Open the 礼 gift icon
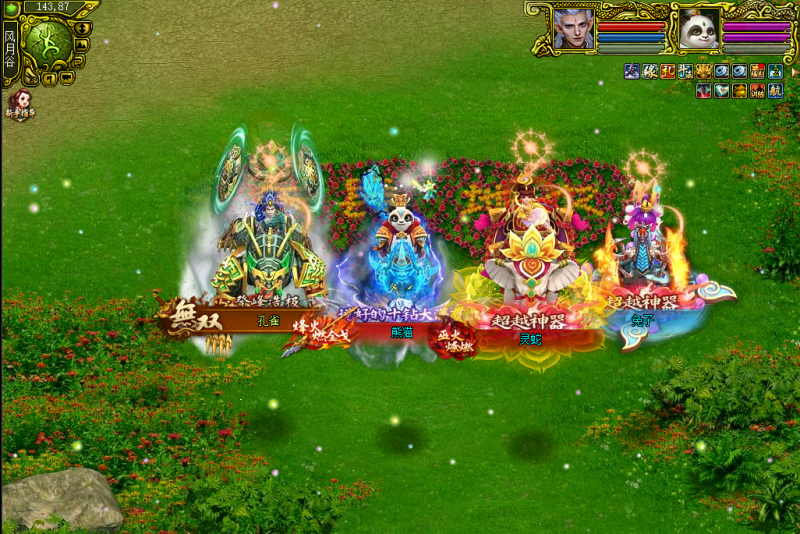The height and width of the screenshot is (534, 800). pyautogui.click(x=668, y=71)
